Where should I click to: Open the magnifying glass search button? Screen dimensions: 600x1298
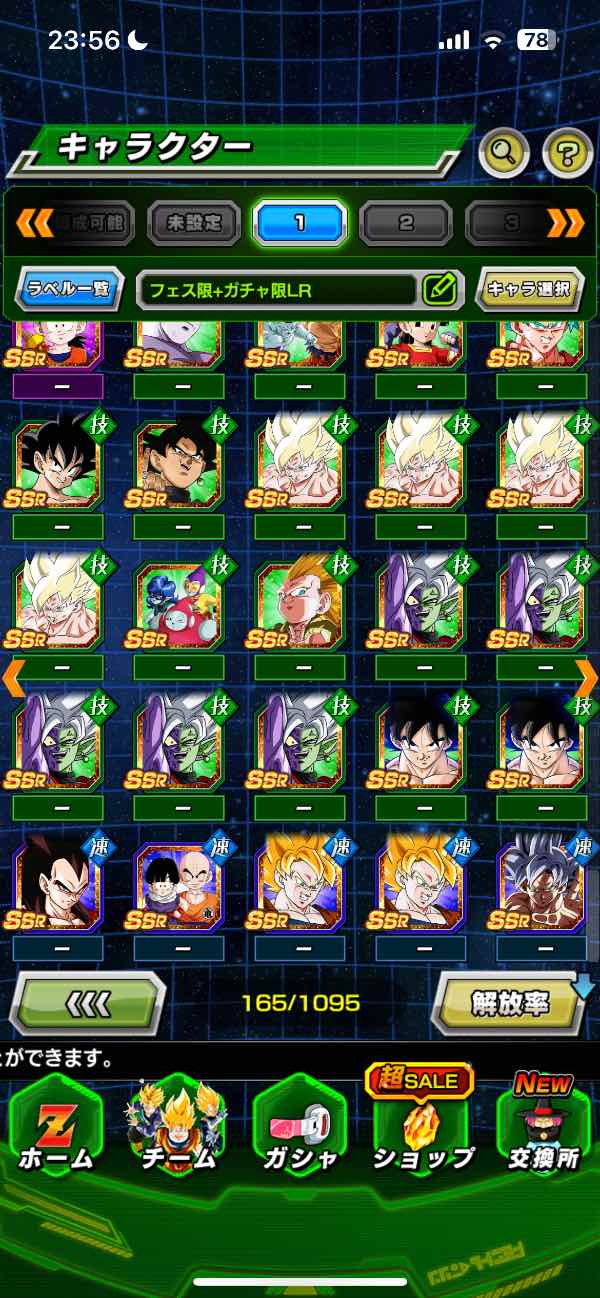pos(504,153)
